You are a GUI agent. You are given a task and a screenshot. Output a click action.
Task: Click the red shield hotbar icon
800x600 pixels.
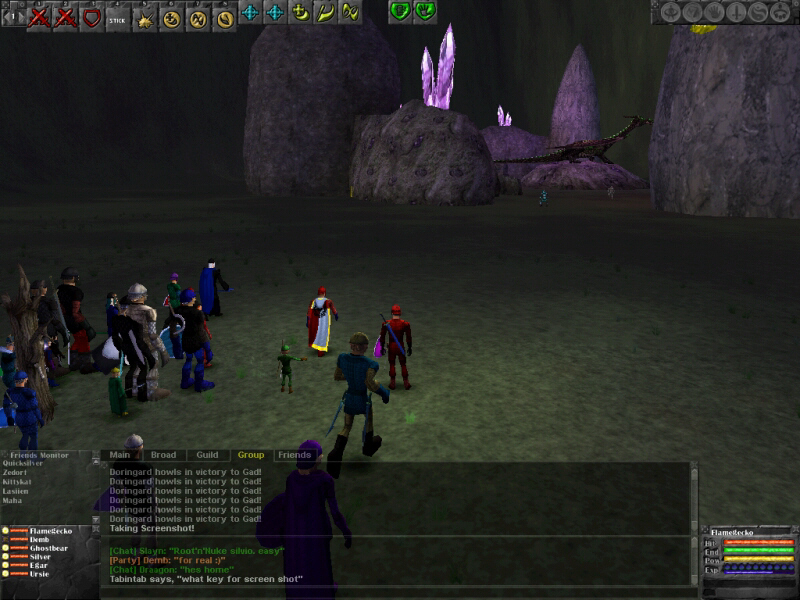point(92,16)
